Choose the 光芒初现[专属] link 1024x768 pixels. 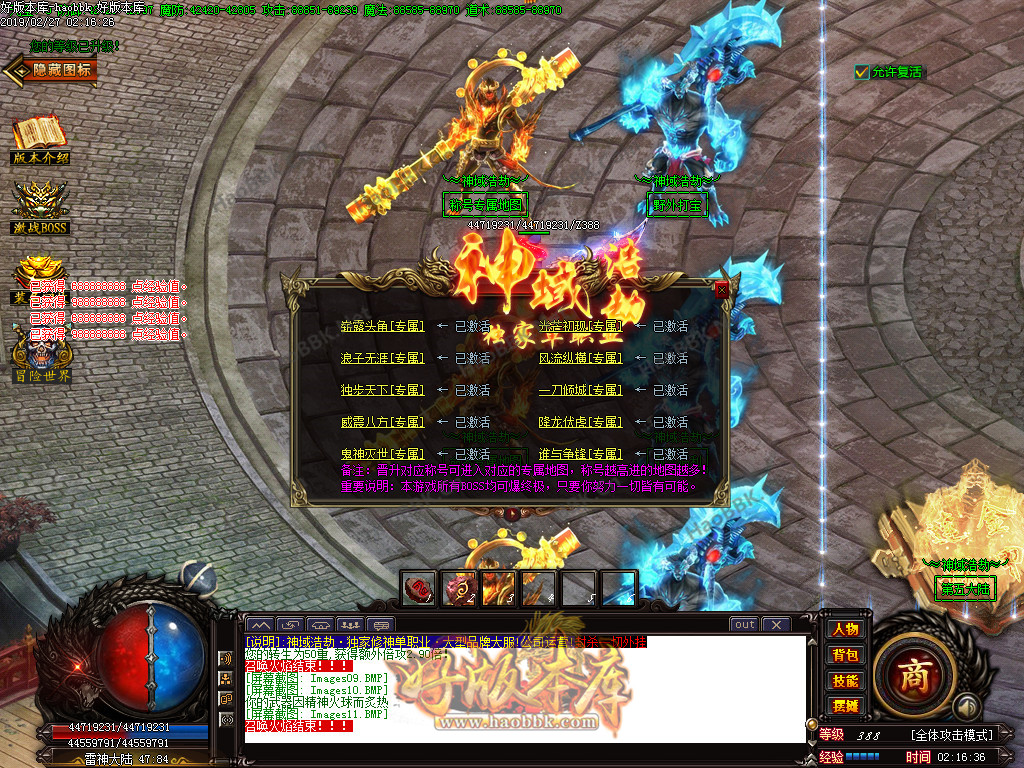581,326
